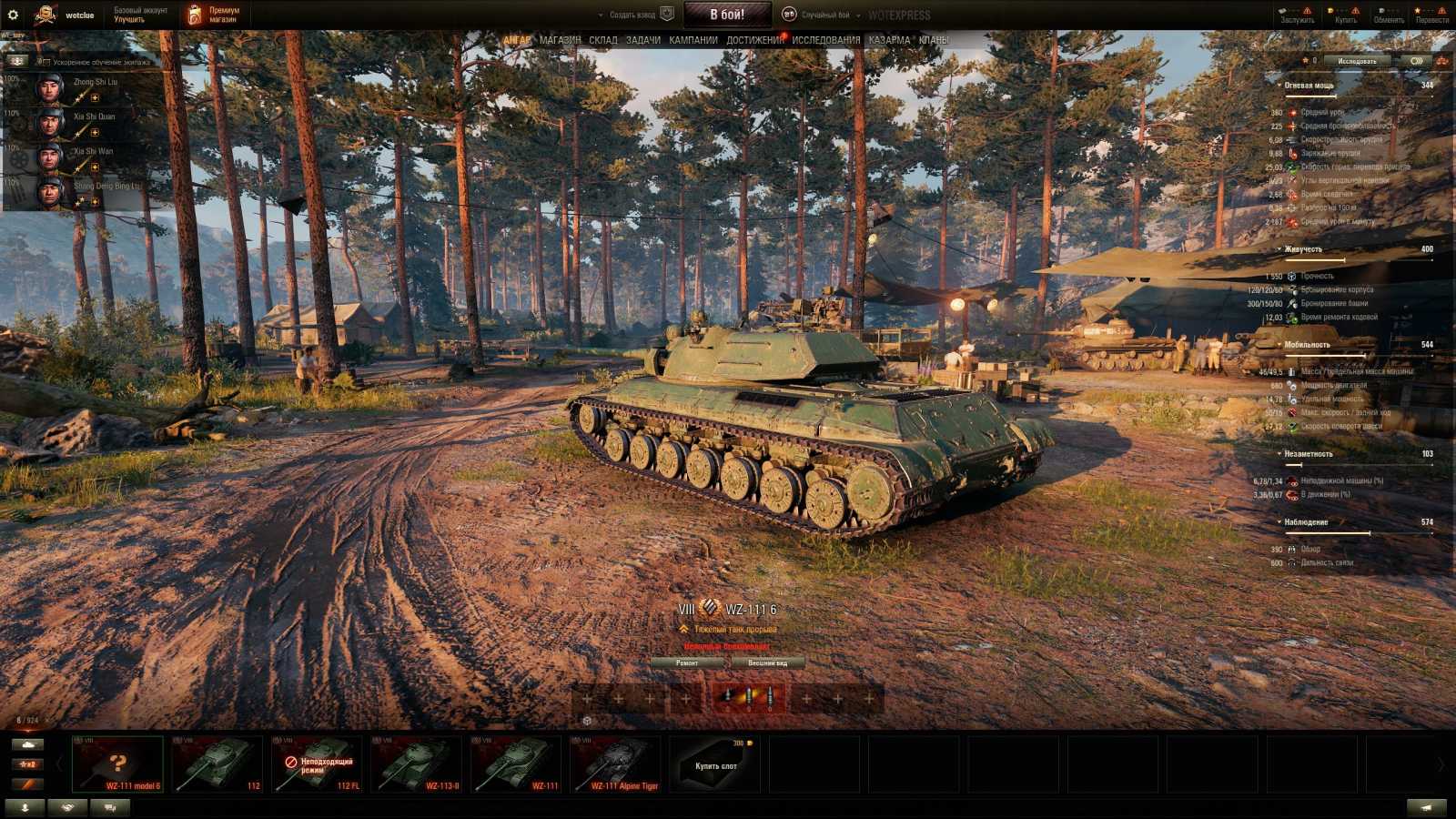This screenshot has height=819, width=1456.
Task: Click the Исследовать research button
Action: [x=1357, y=61]
